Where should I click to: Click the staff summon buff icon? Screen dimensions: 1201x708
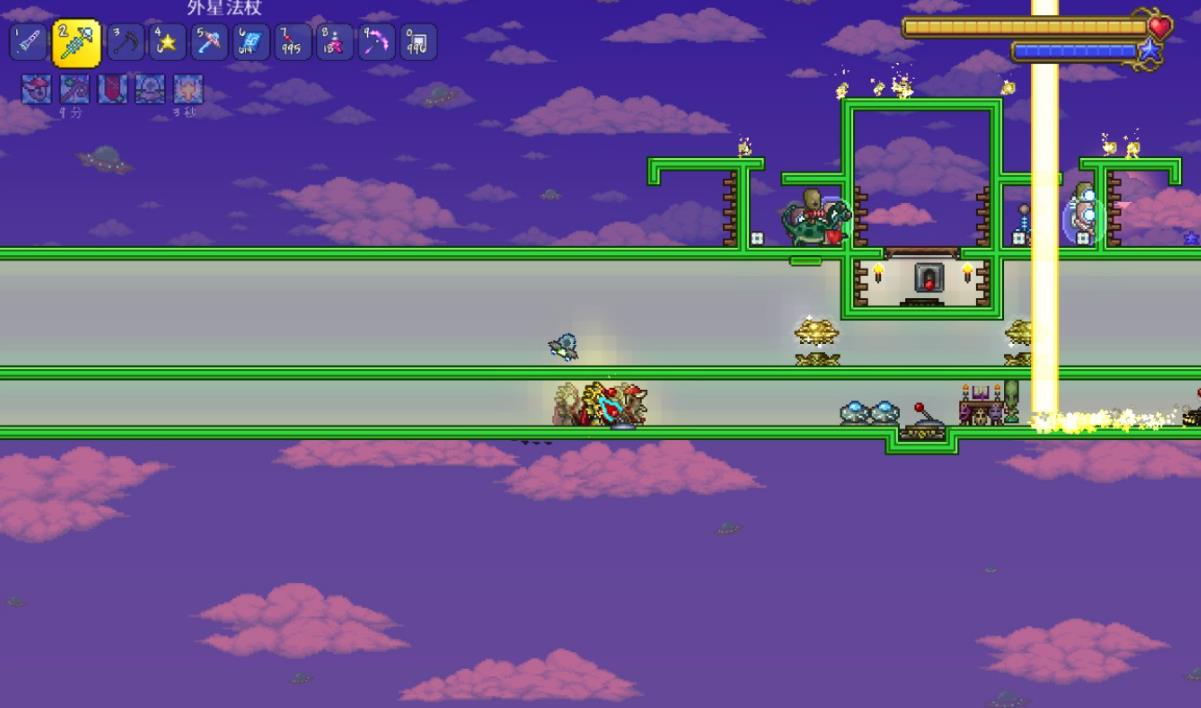coord(75,89)
